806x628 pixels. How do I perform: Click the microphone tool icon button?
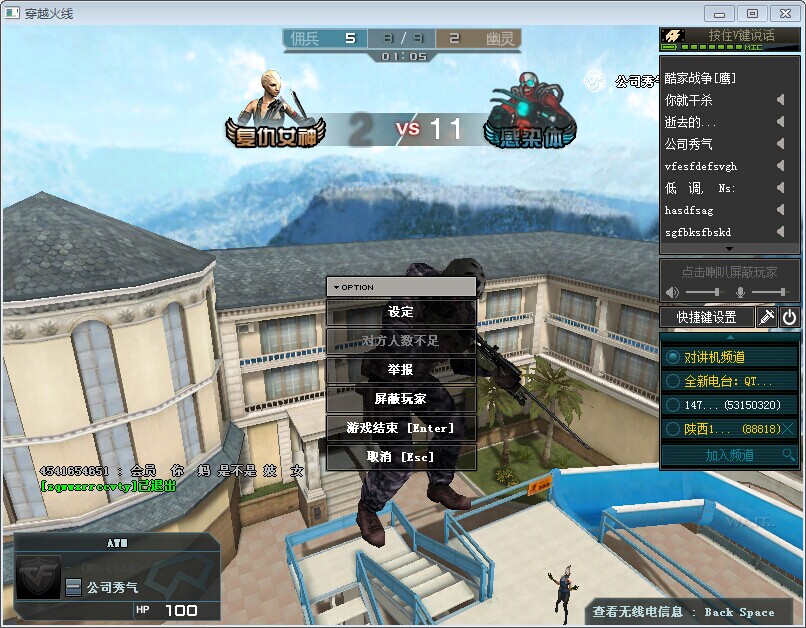tap(767, 318)
